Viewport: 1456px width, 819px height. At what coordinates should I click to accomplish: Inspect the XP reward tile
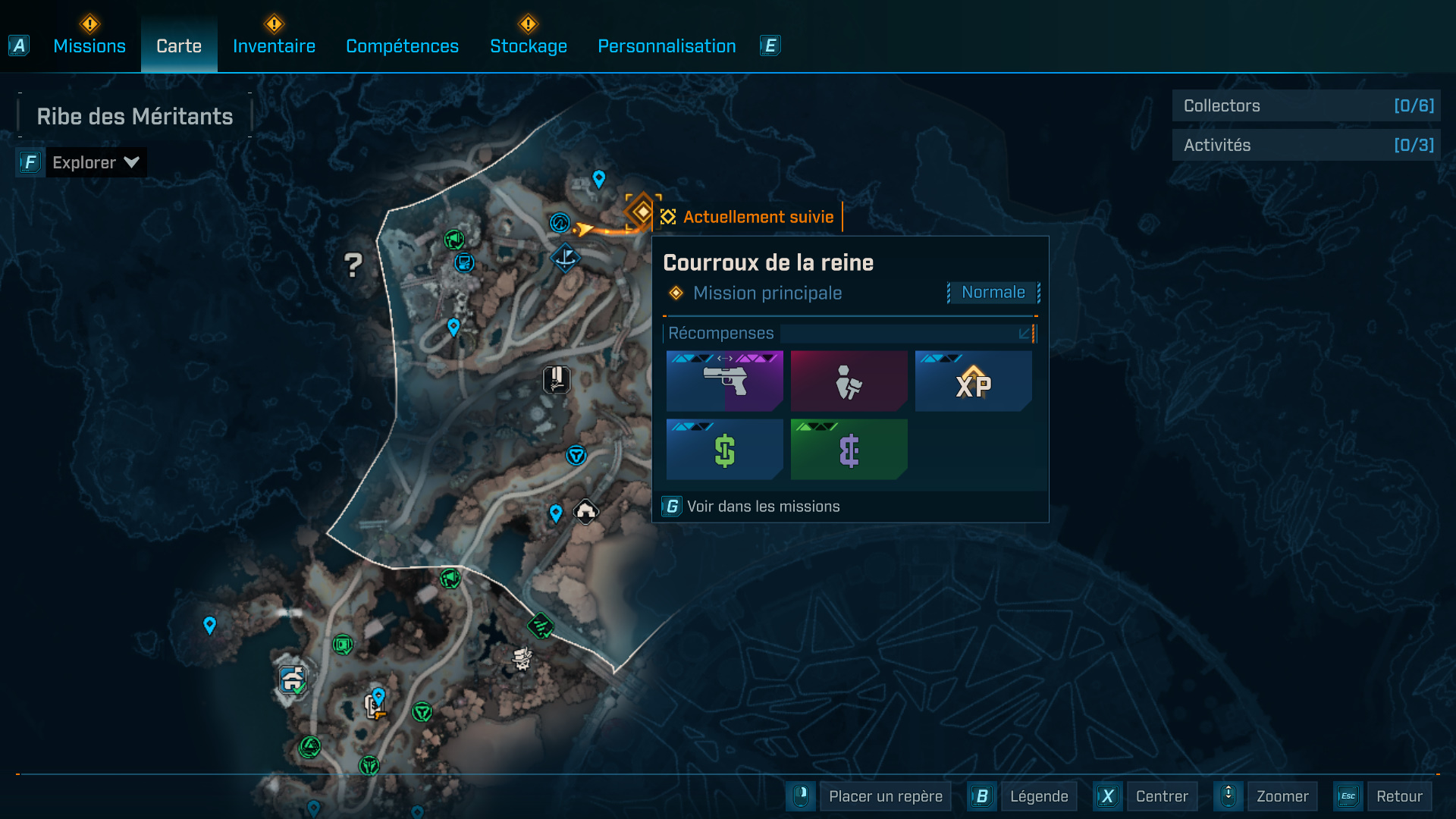pyautogui.click(x=973, y=381)
